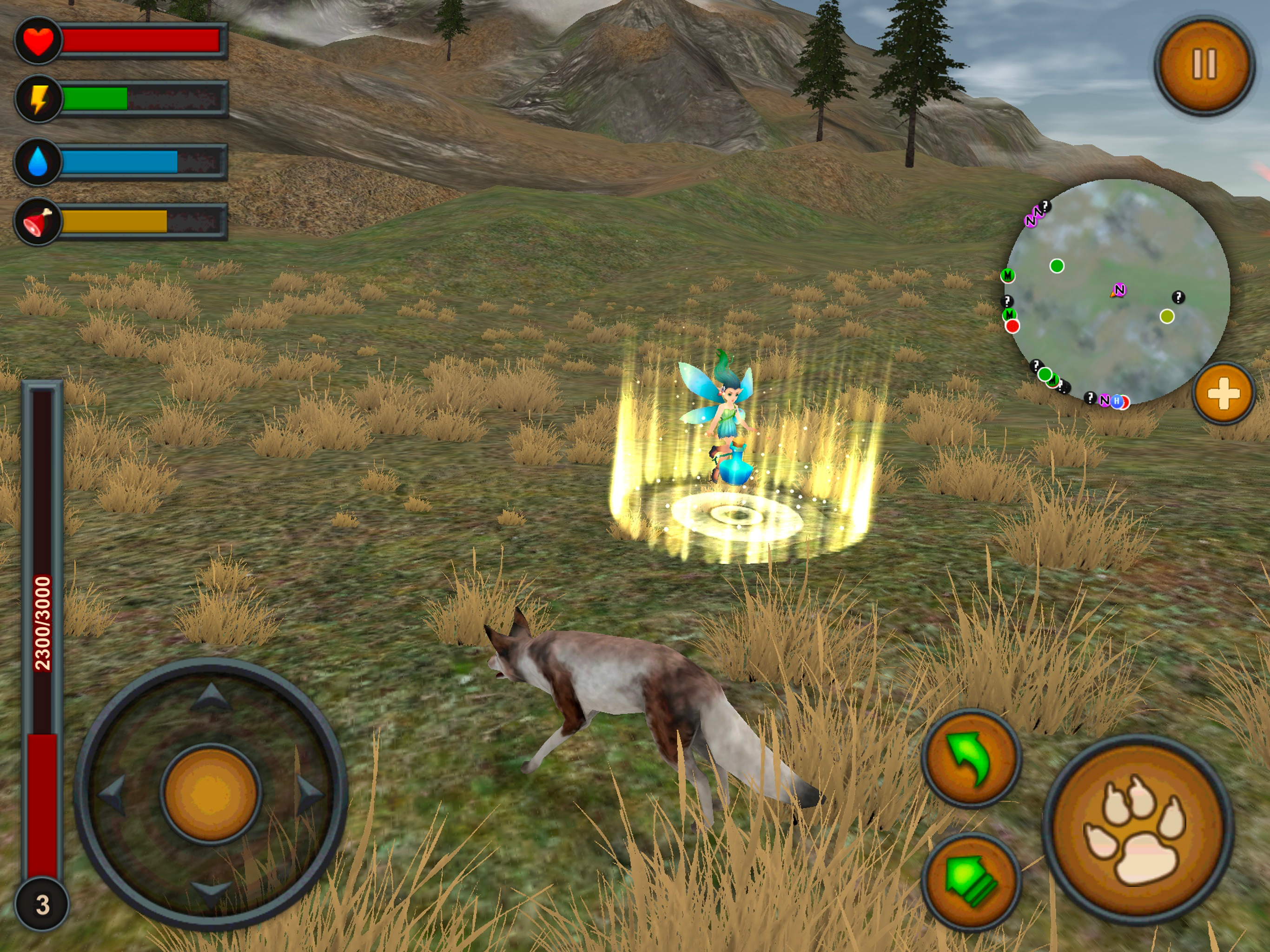Activate the green curved arrow button

[971, 758]
